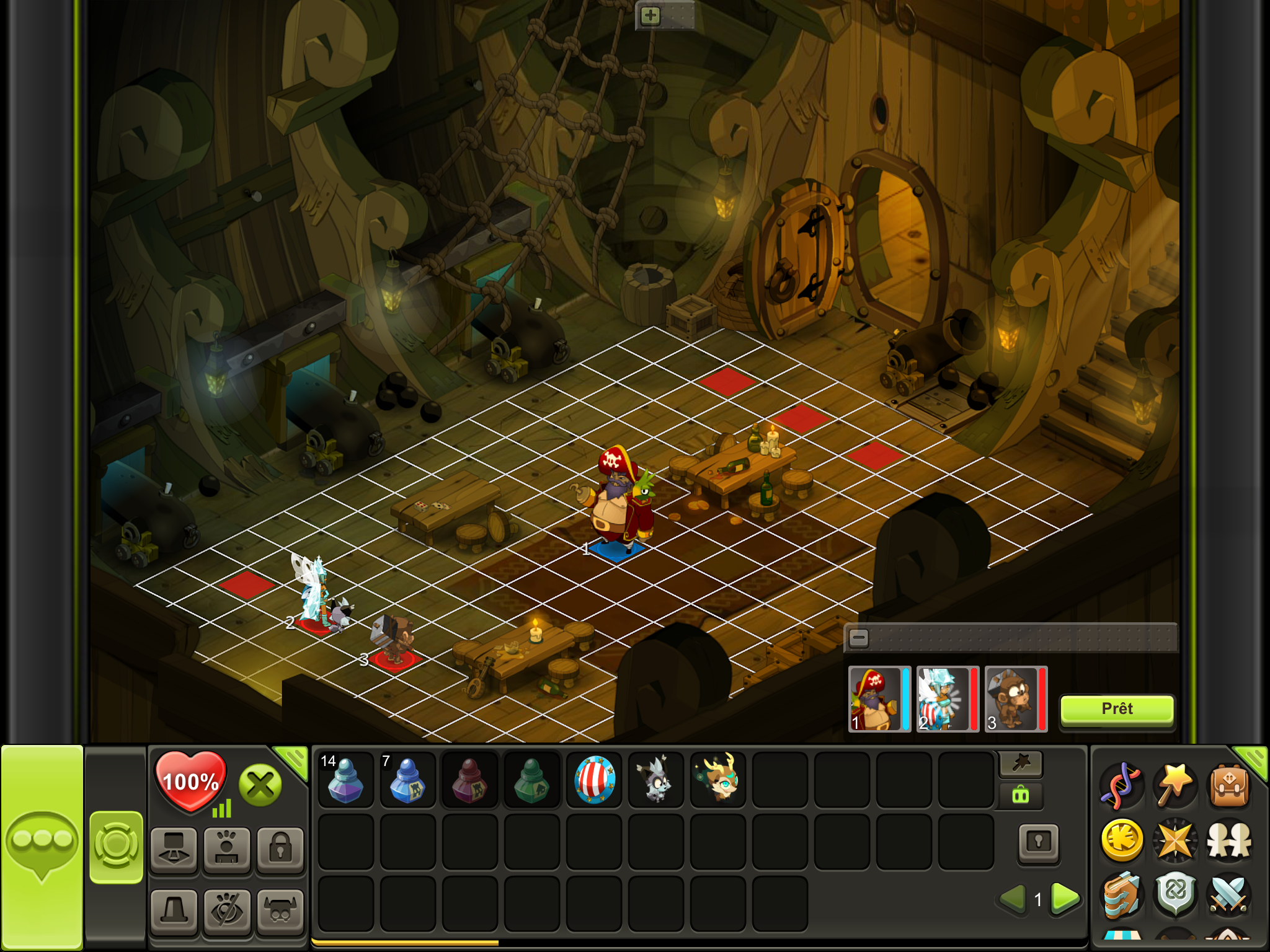This screenshot has width=1270, height=952.
Task: Select the winged fighter turn portrait
Action: 943,699
